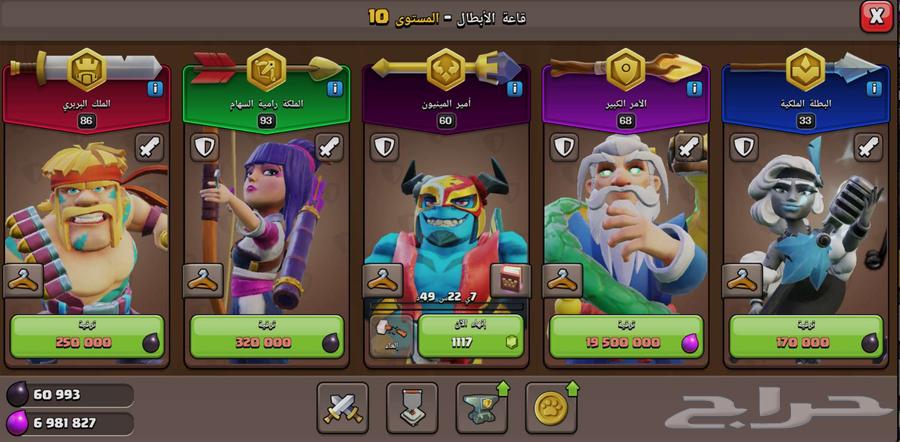The height and width of the screenshot is (442, 900).
Task: Open Archer Queen info panel
Action: pyautogui.click(x=335, y=89)
